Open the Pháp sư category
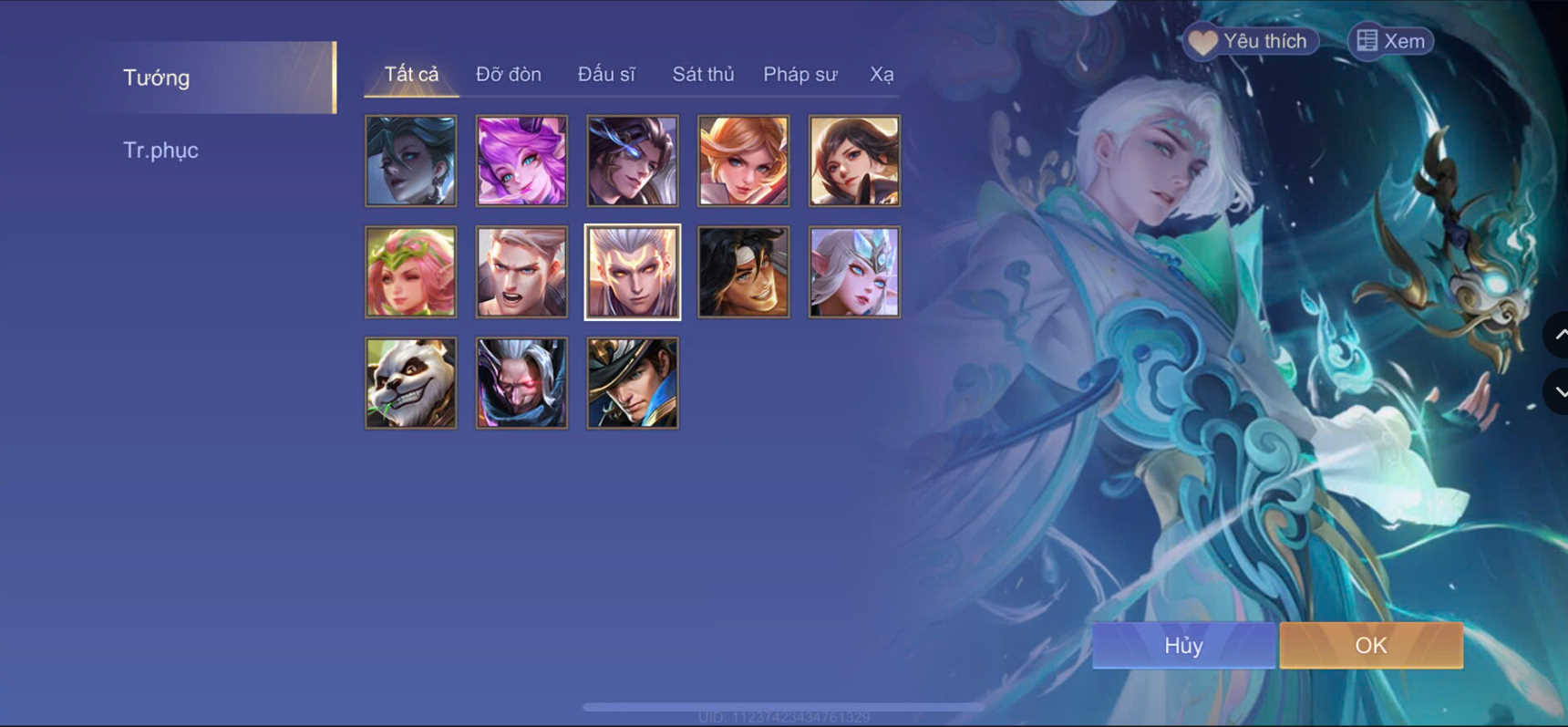 click(x=799, y=75)
